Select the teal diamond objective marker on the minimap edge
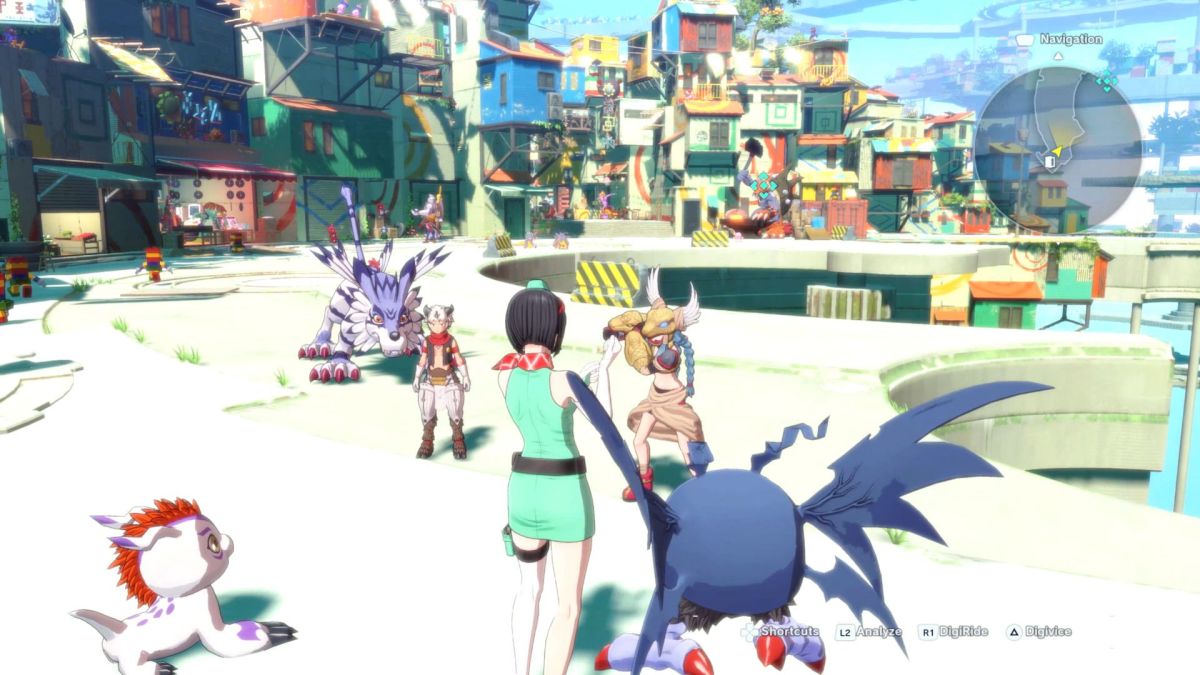 click(1106, 82)
